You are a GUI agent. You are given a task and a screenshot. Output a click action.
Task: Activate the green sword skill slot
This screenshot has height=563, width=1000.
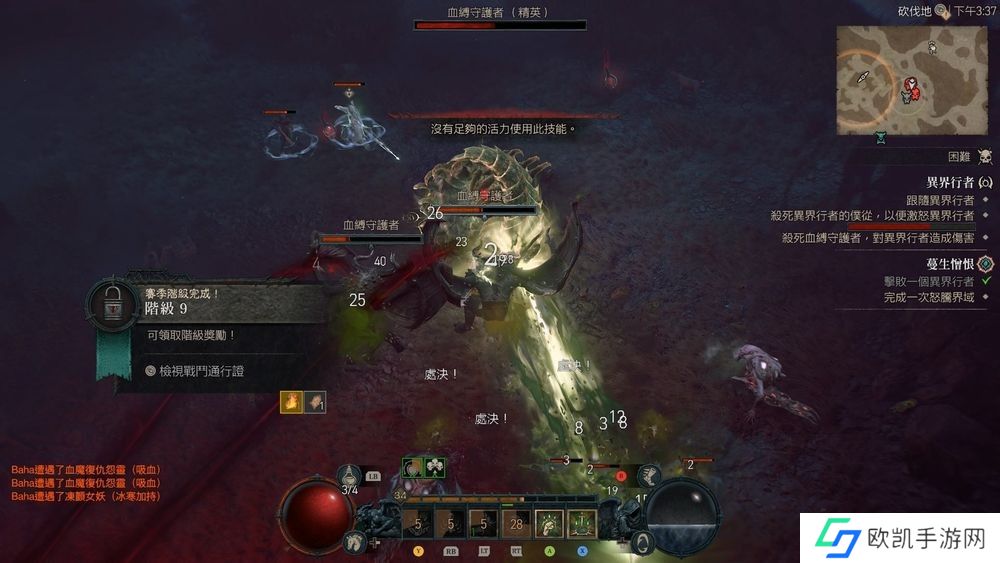[581, 523]
